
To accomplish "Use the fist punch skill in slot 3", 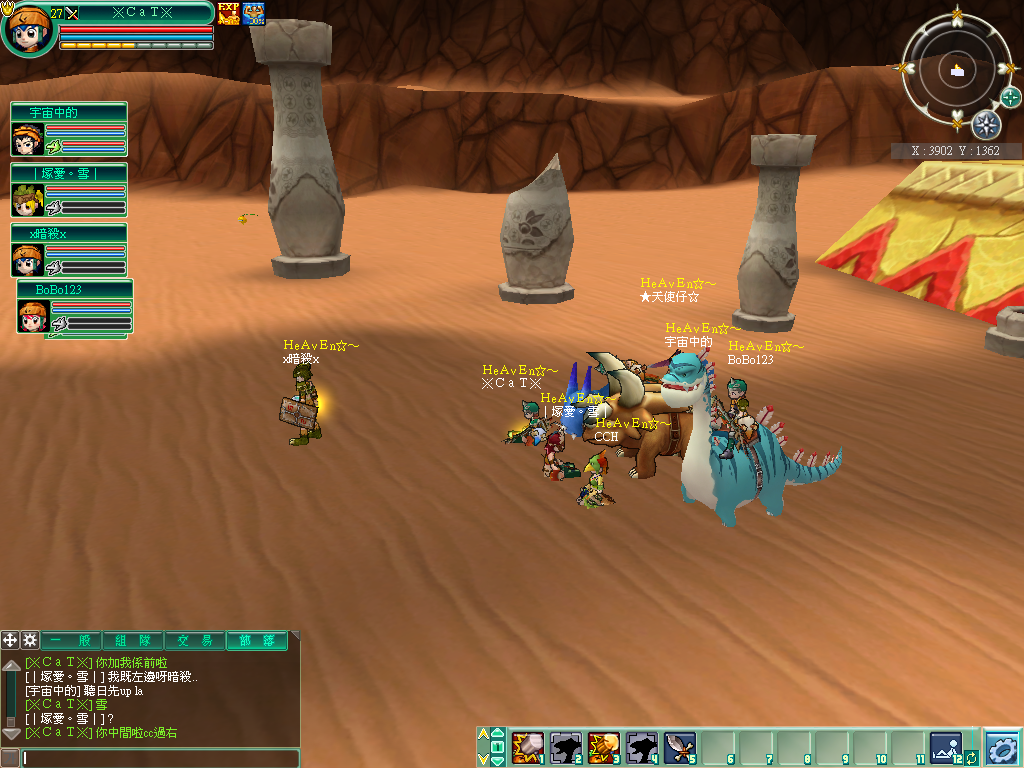I will coord(604,747).
